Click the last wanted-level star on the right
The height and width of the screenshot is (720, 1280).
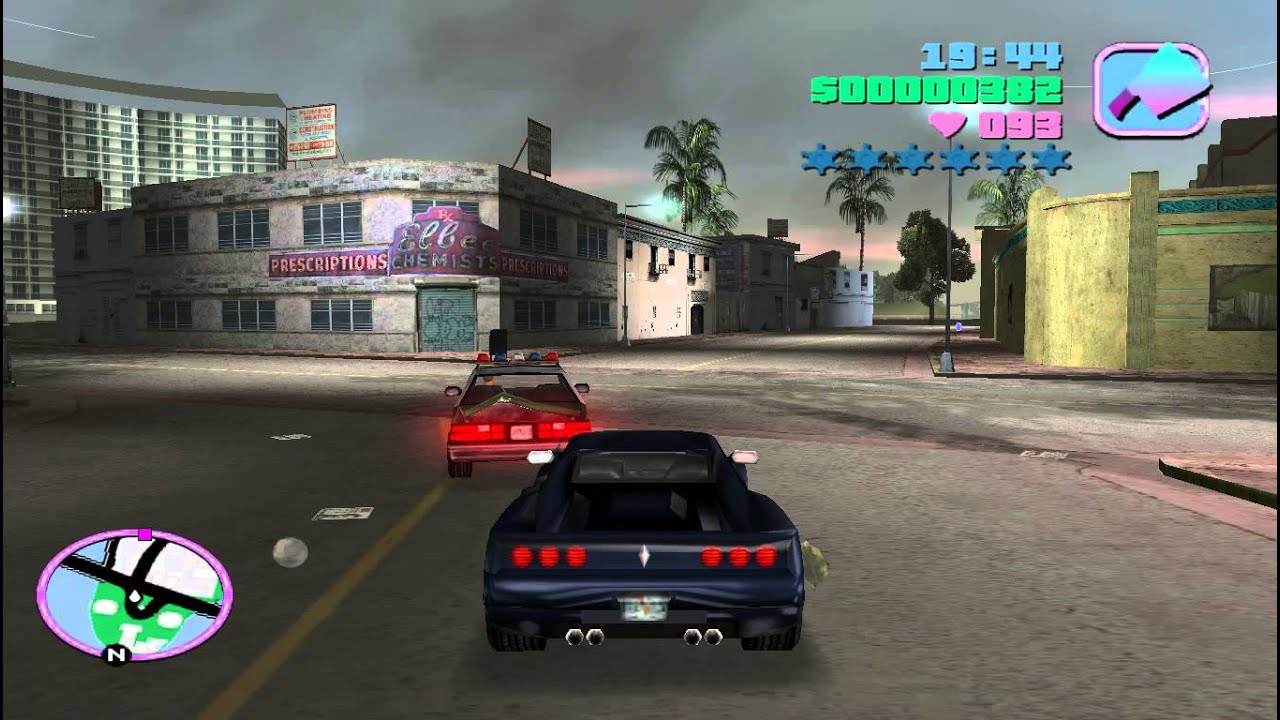point(1051,157)
